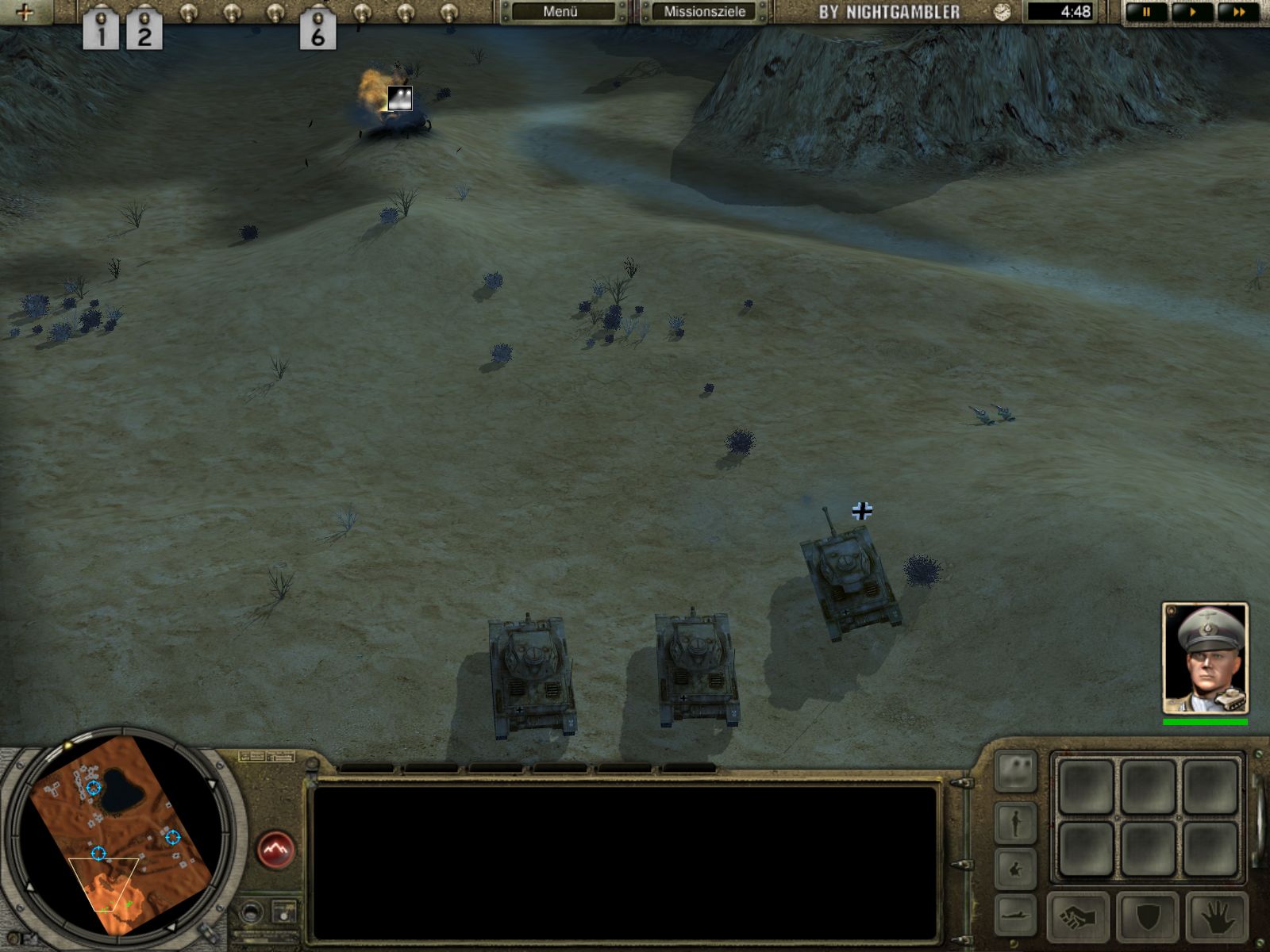The width and height of the screenshot is (1270, 952).
Task: Set game to normal play speed
Action: [1192, 12]
